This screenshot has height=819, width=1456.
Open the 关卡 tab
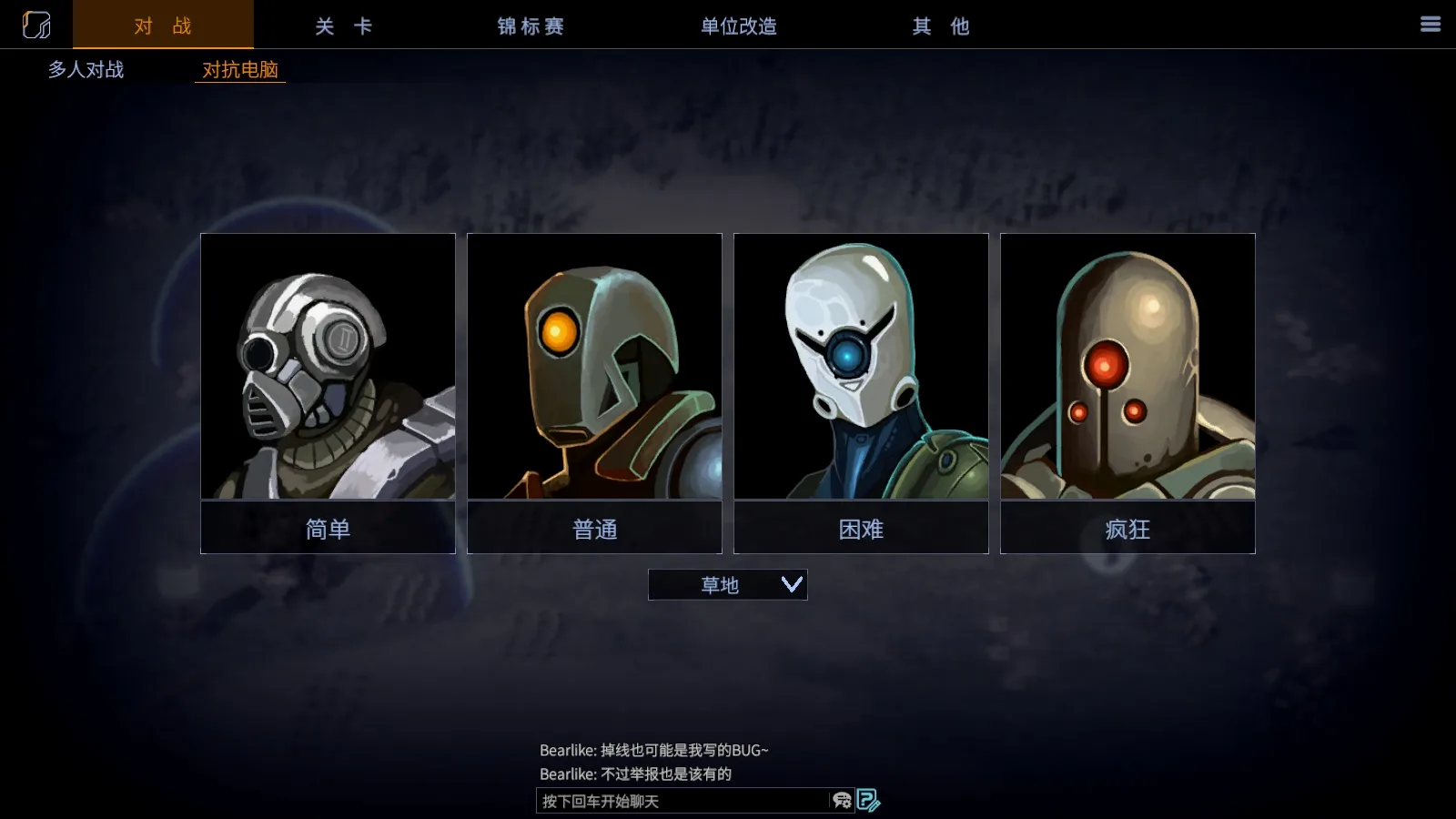(x=343, y=26)
